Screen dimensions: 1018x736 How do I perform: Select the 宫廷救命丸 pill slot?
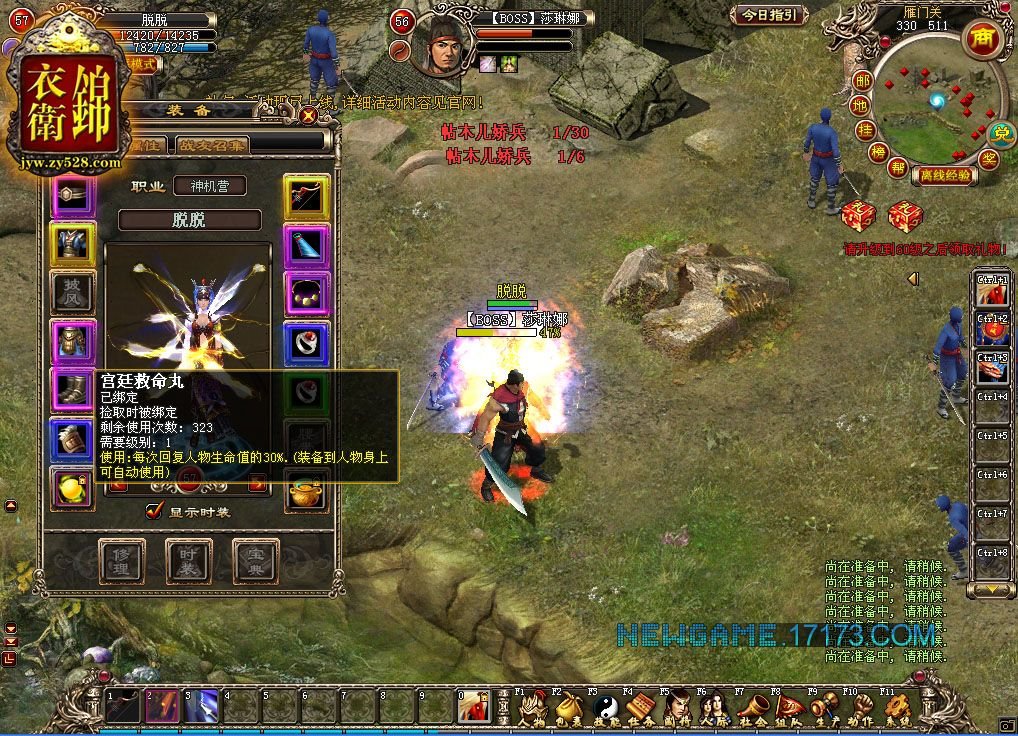(x=73, y=490)
